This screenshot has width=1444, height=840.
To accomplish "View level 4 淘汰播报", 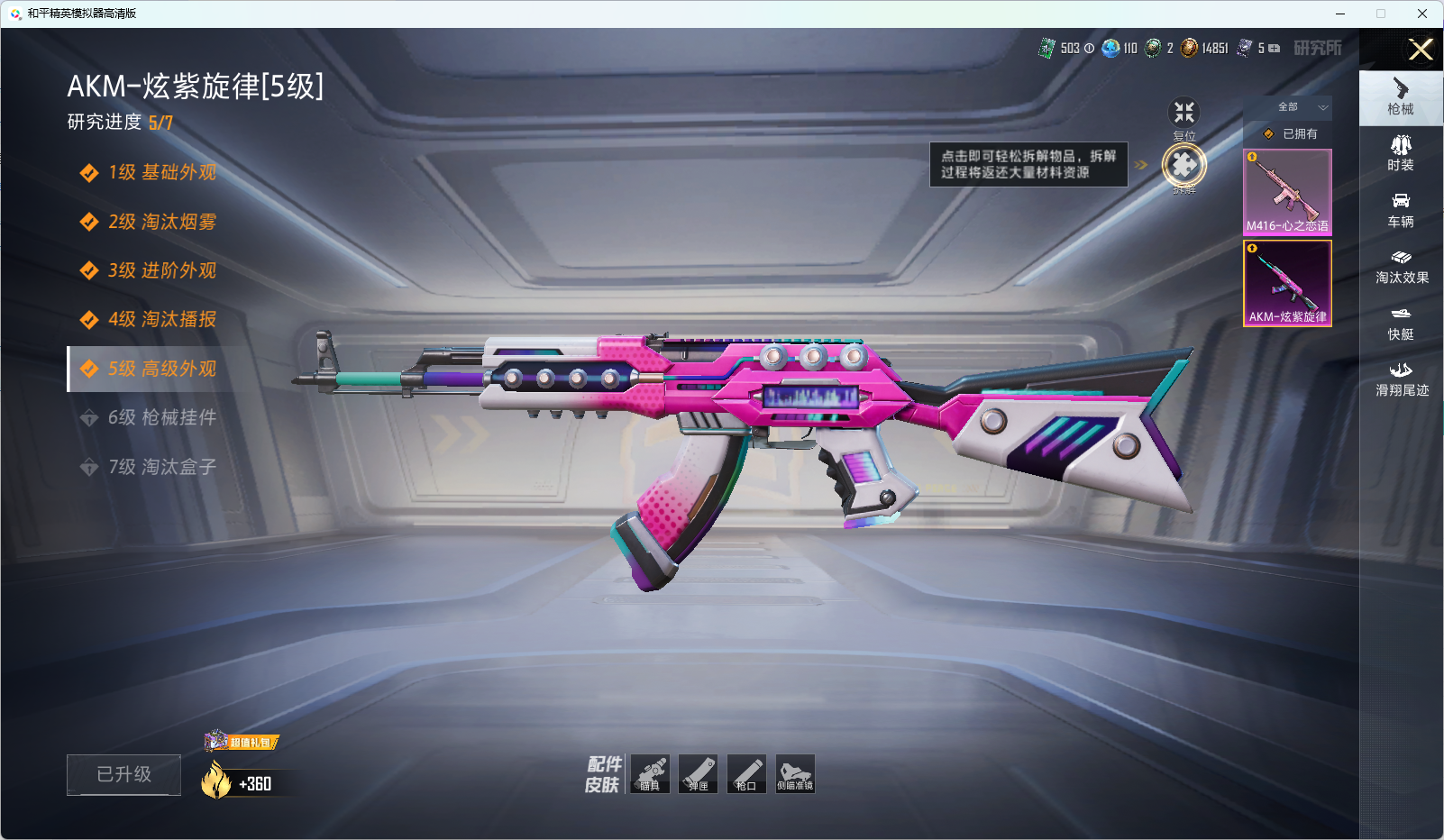I will point(162,319).
